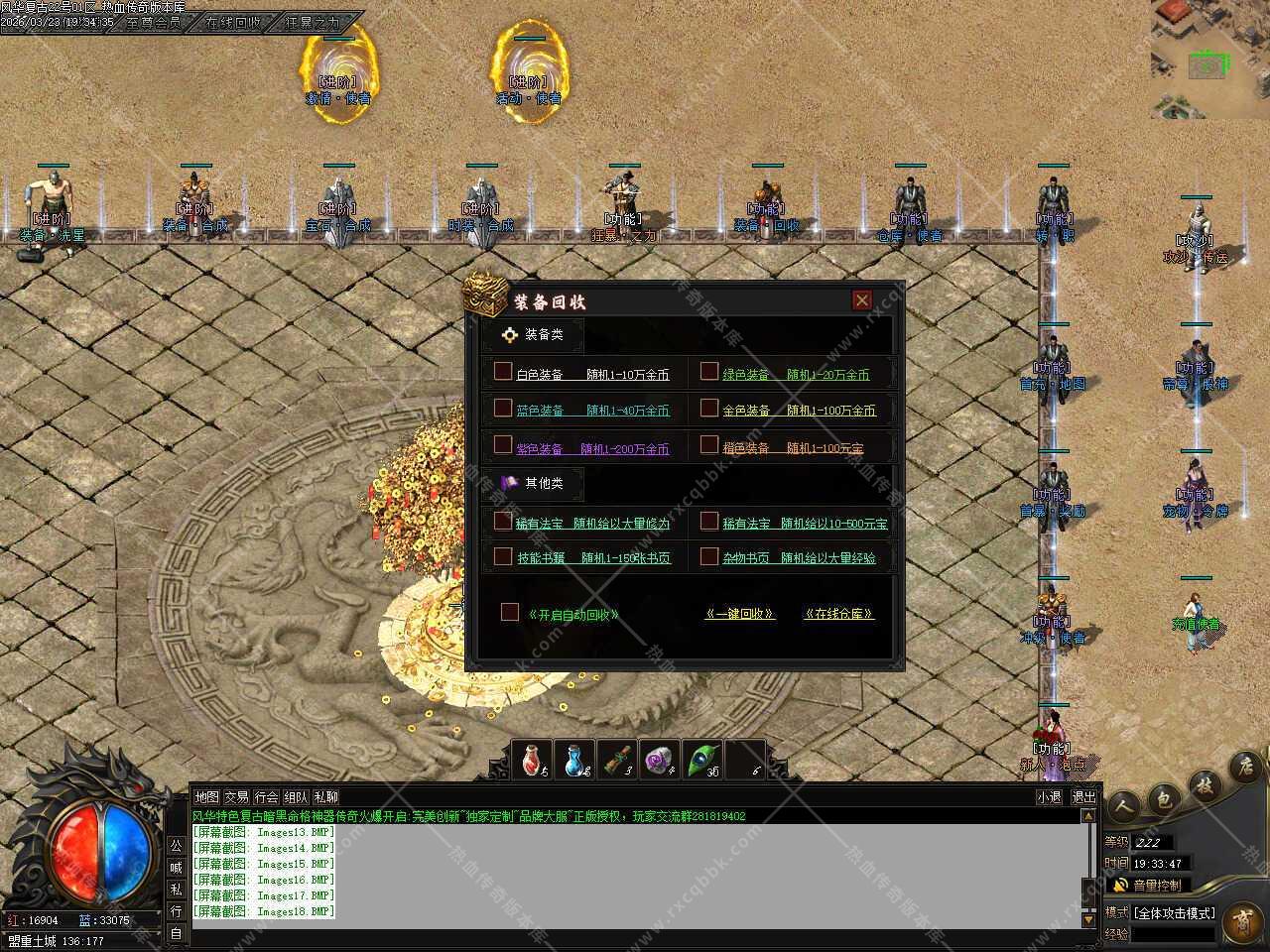Switch to the 私聊 chat tab

pos(325,797)
